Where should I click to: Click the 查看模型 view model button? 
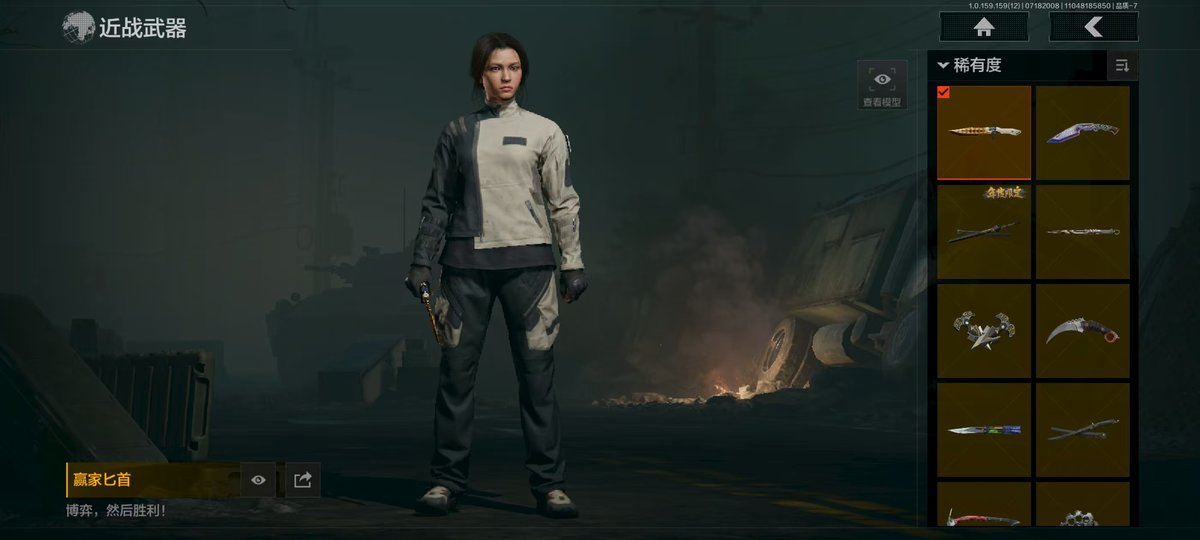pyautogui.click(x=882, y=84)
